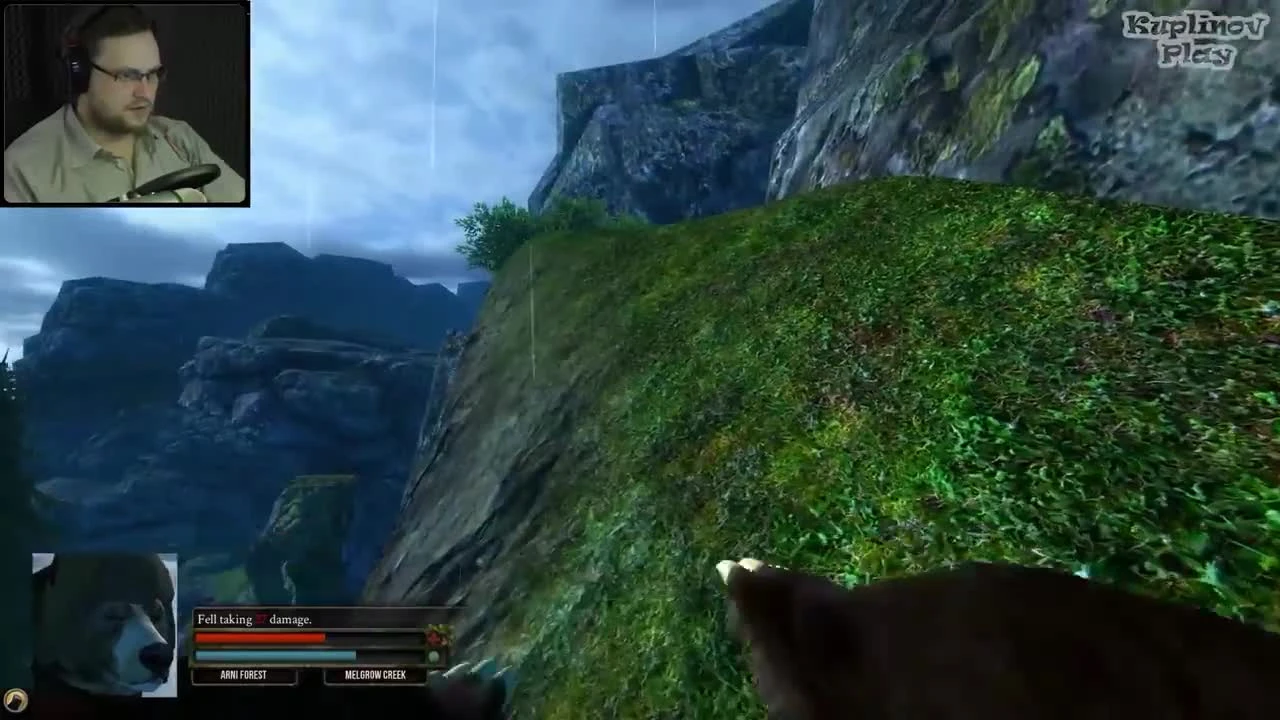Click the golden paw emblem in bottom-left corner
This screenshot has width=1280, height=720.
tap(18, 702)
